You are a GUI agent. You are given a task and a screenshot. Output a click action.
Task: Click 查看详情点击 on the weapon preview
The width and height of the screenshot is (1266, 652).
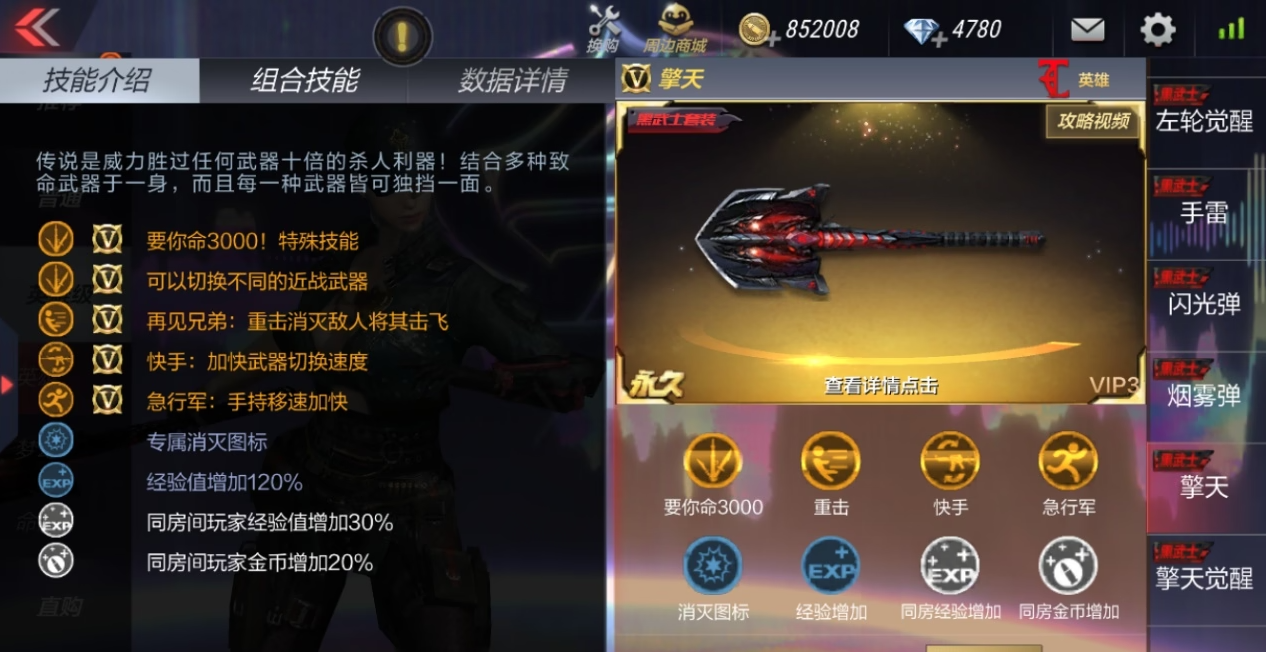coord(880,386)
